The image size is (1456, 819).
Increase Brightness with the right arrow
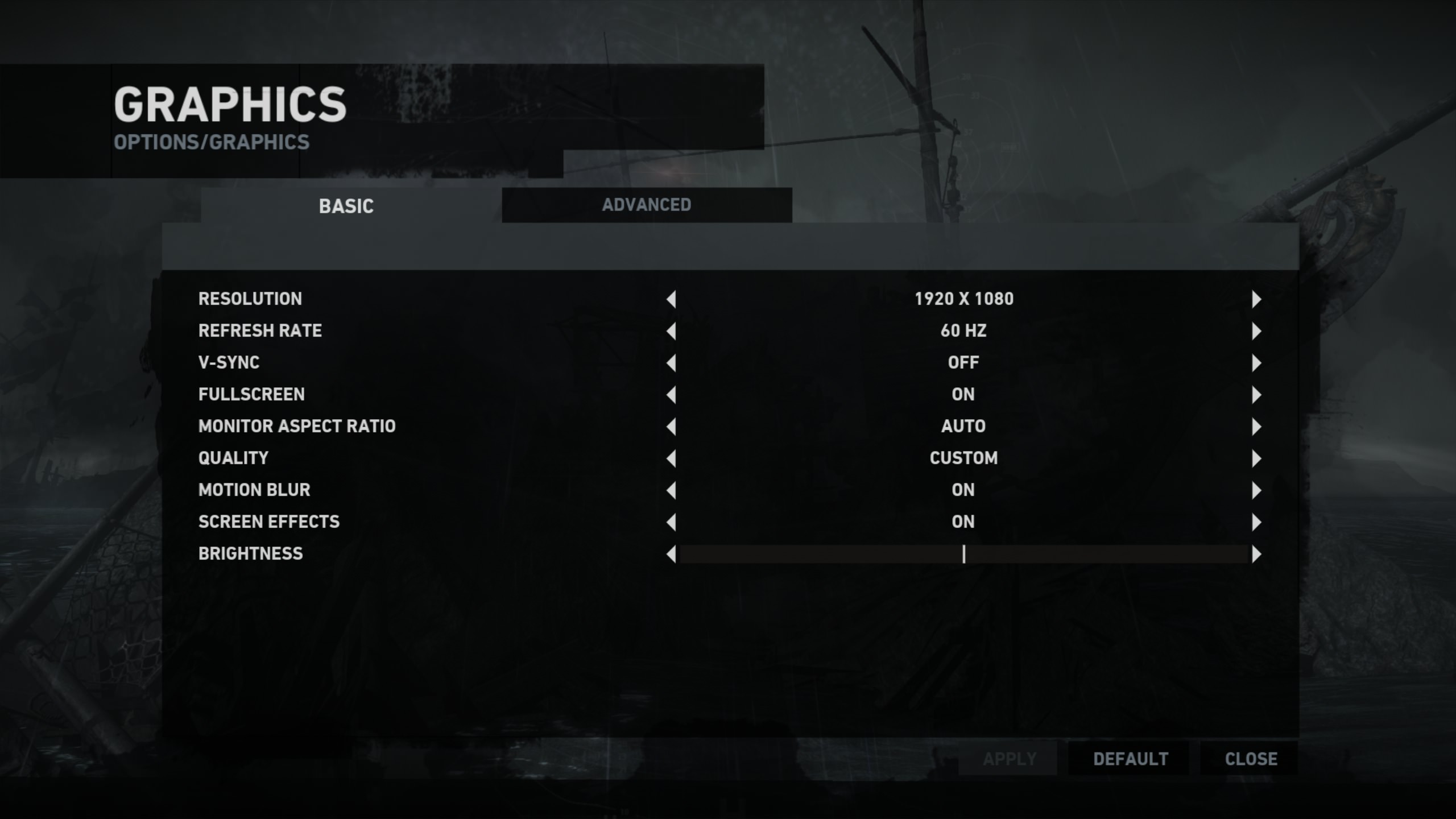[x=1256, y=554]
